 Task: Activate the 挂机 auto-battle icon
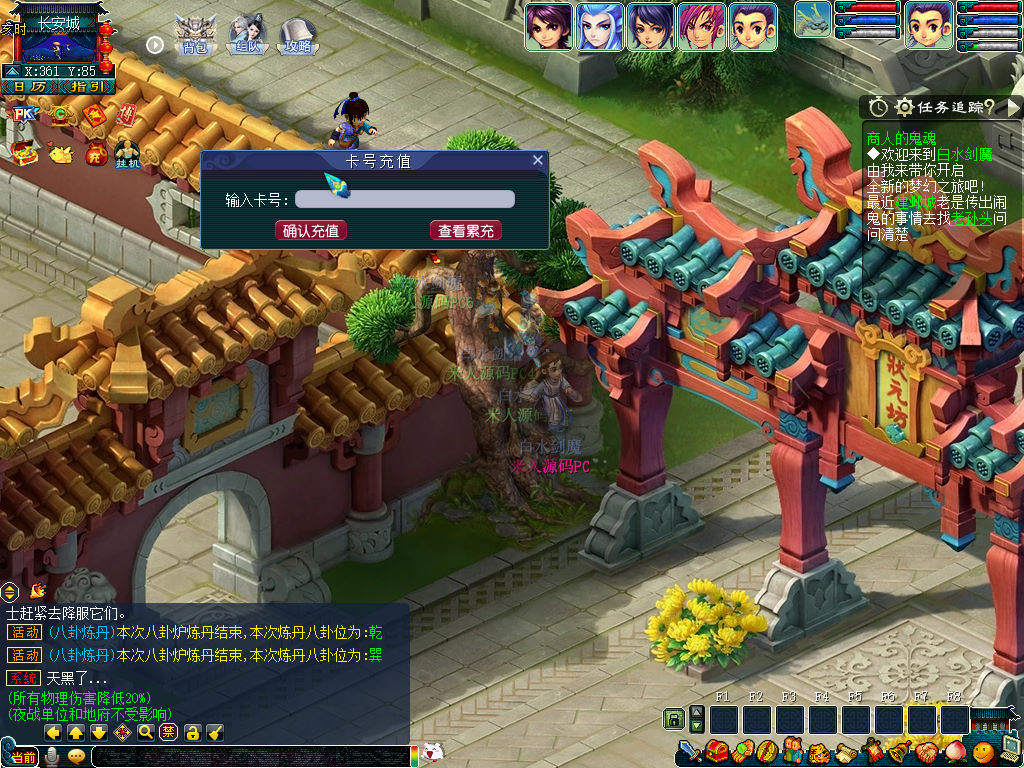click(x=127, y=152)
